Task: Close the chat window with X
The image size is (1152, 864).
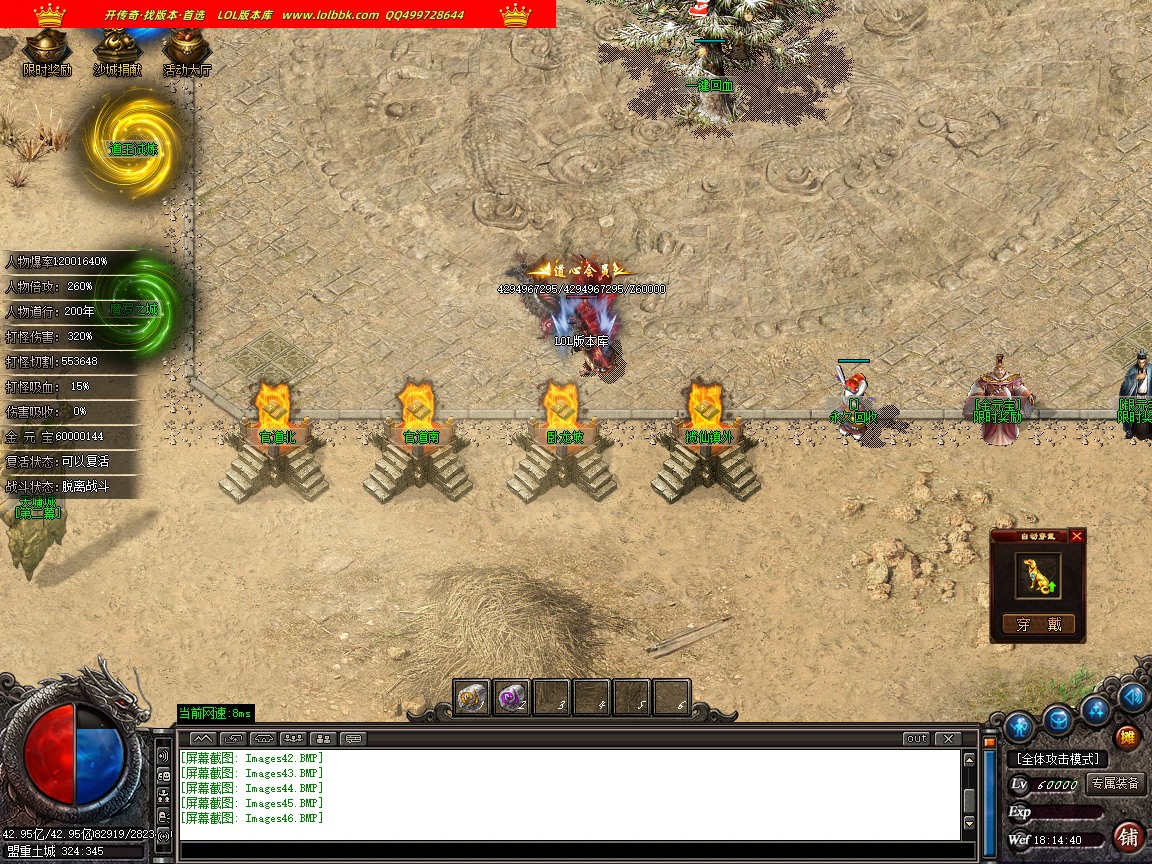Action: (947, 739)
